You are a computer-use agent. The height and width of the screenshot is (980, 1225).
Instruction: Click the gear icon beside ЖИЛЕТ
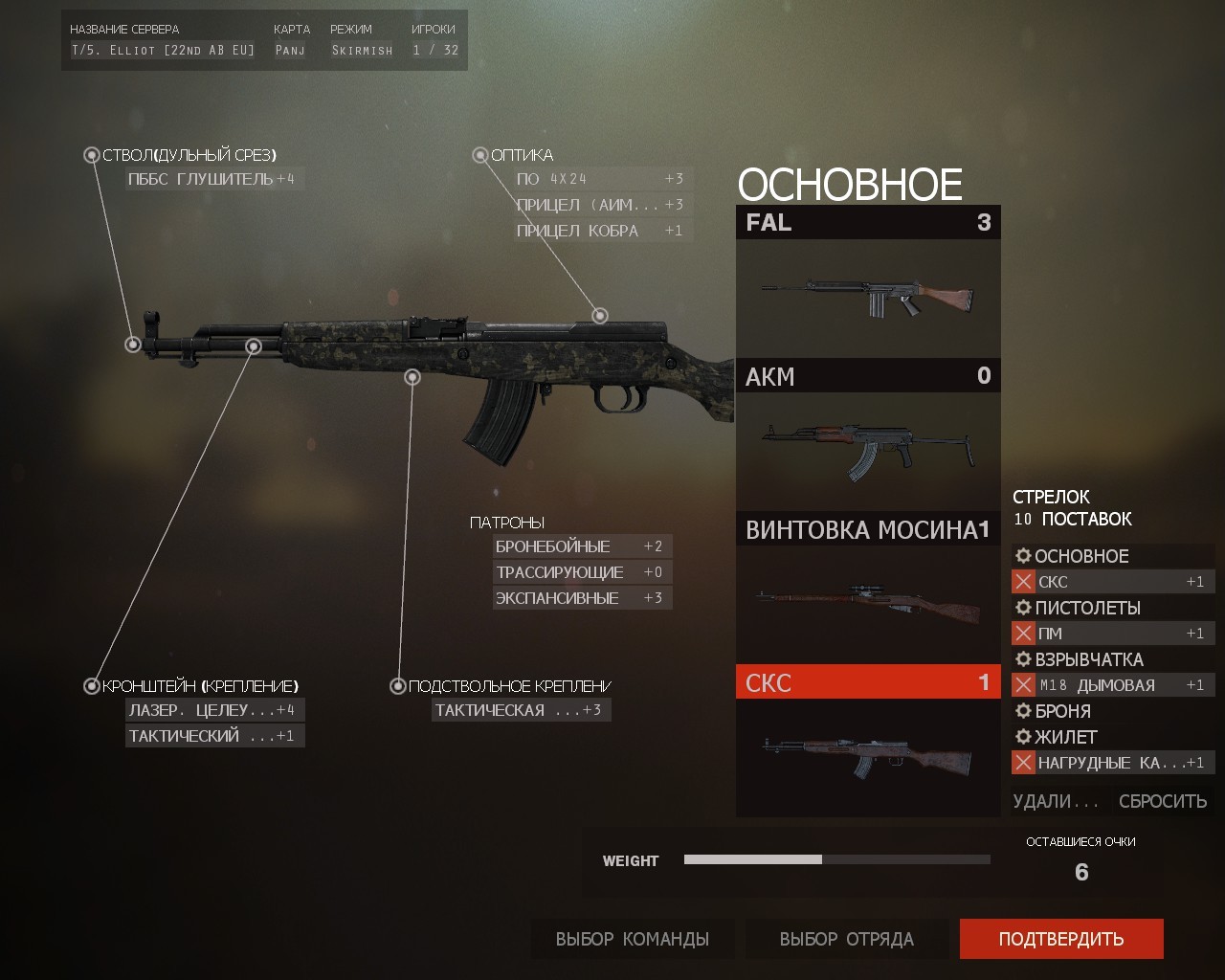1022,737
